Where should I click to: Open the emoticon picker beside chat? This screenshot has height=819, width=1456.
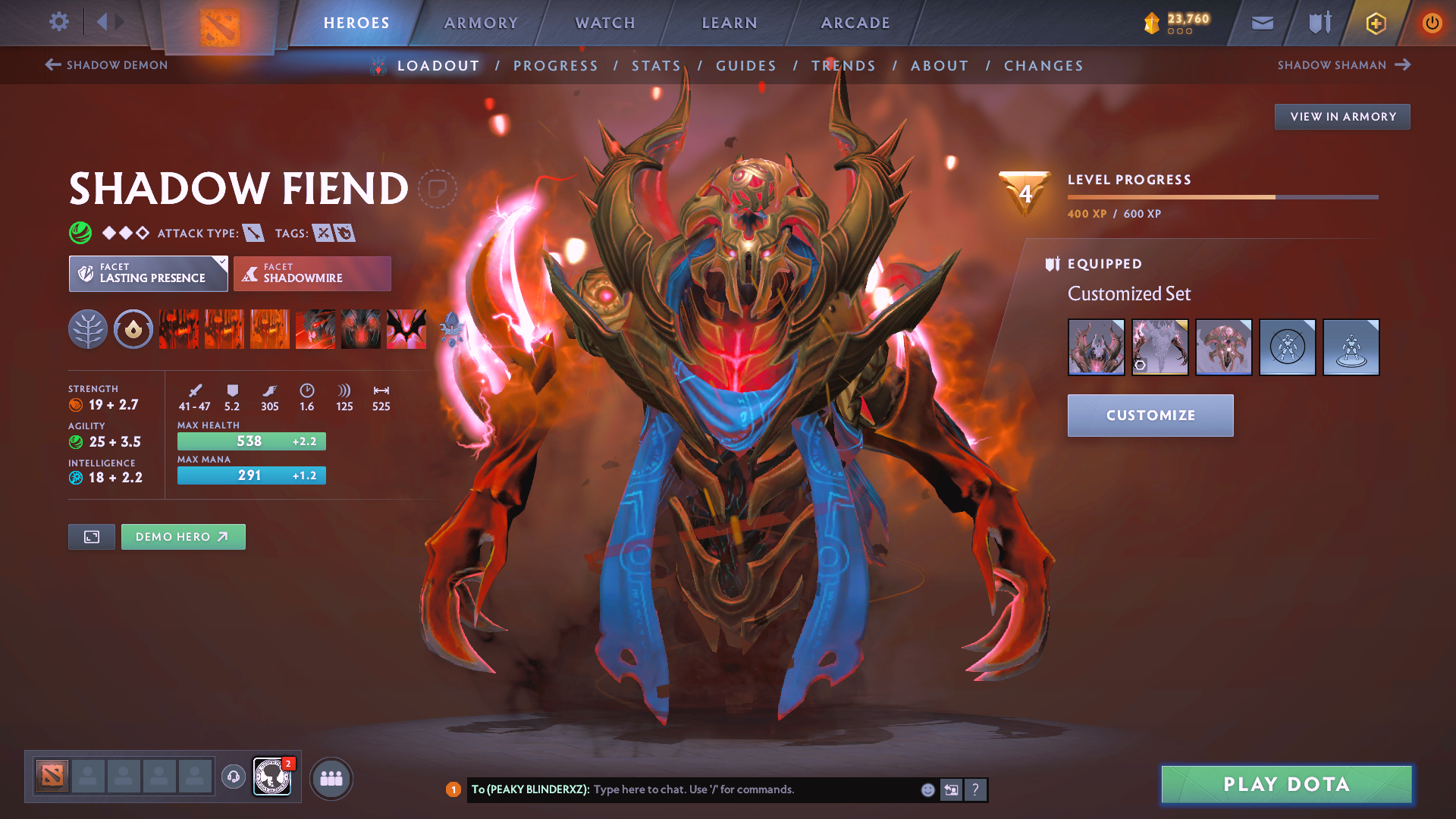(x=927, y=789)
